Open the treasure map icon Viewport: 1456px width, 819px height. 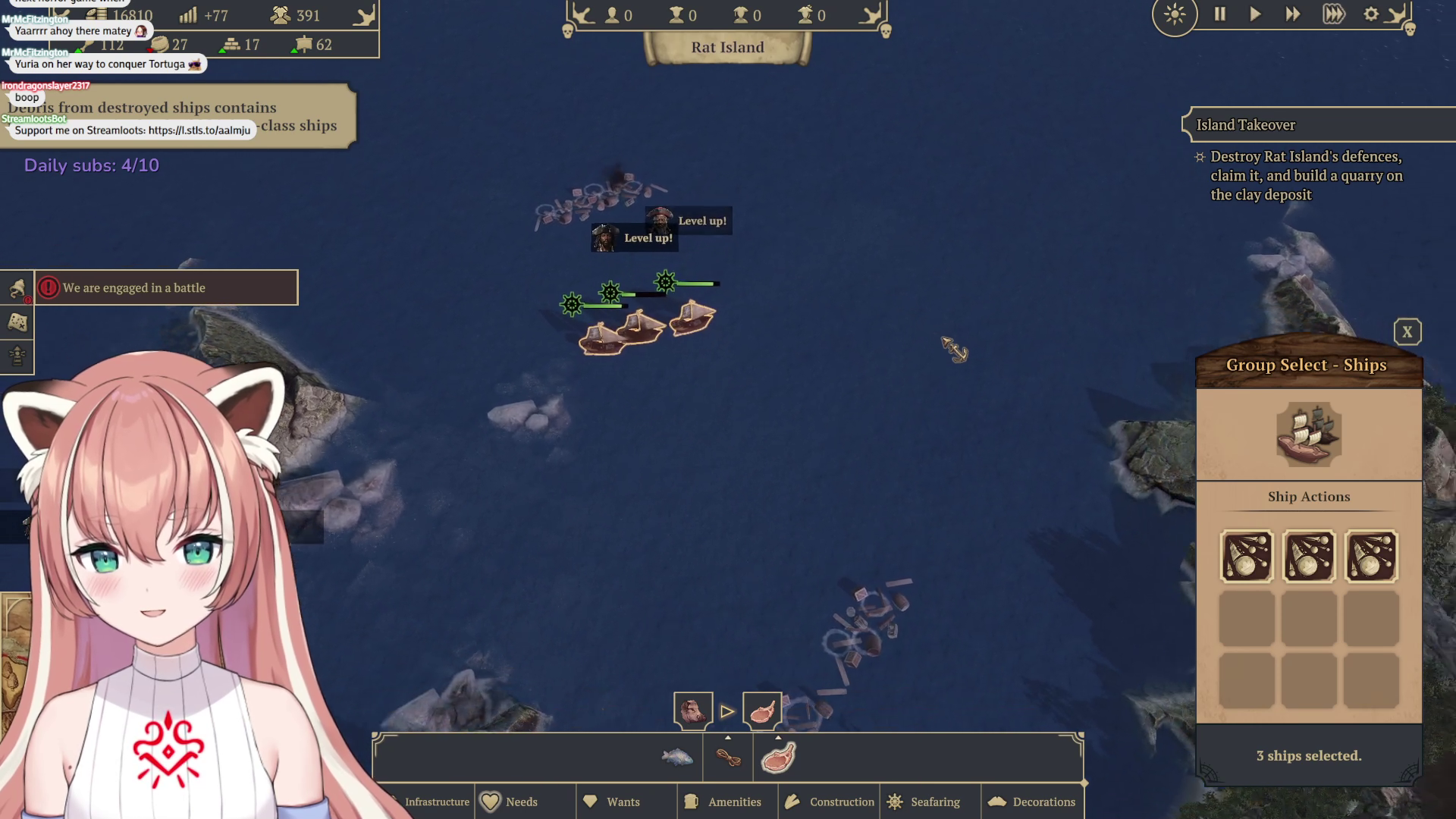17,323
